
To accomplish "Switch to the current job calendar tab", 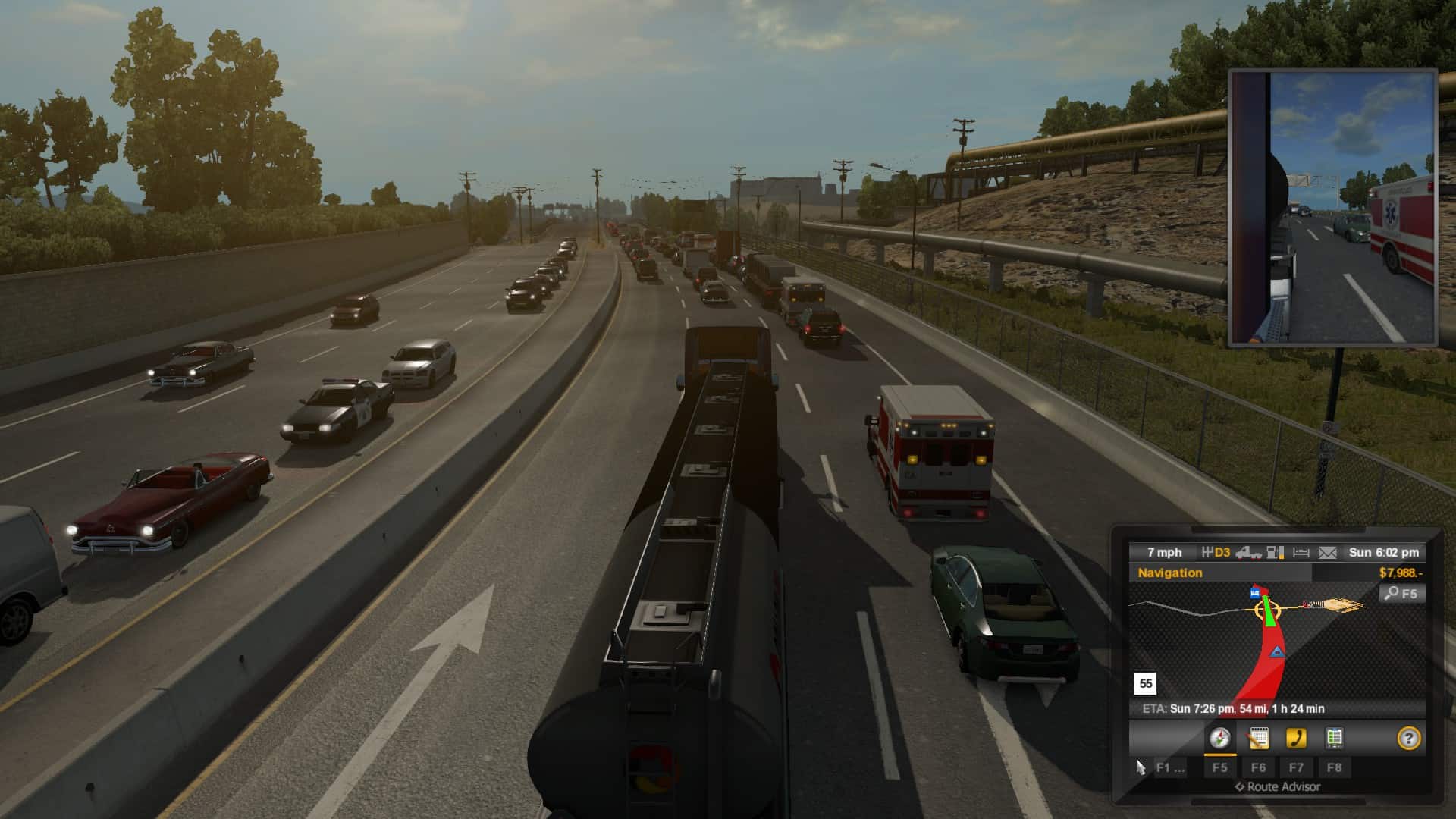I will pos(1258,738).
